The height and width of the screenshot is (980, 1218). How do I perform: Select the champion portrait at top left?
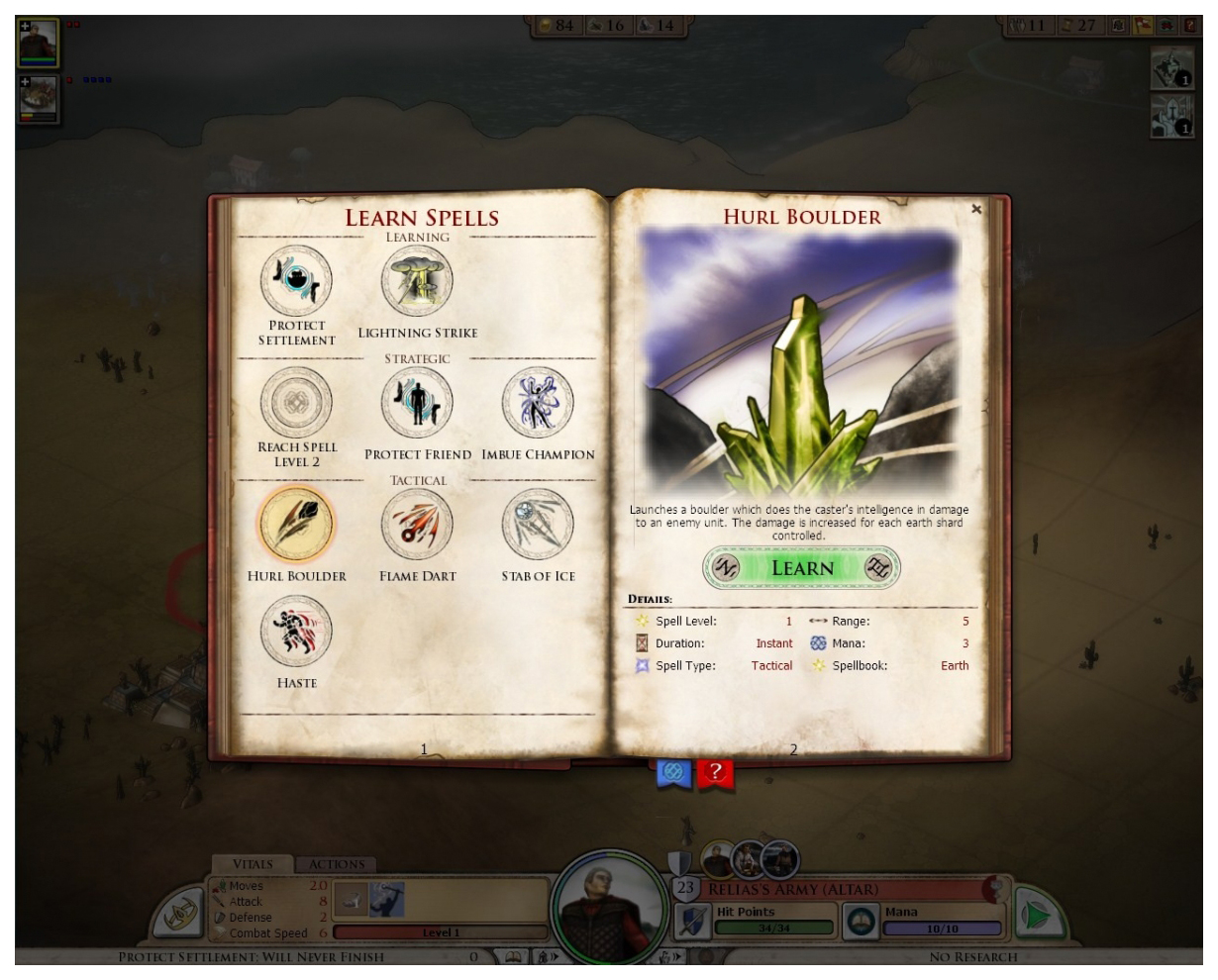(39, 43)
